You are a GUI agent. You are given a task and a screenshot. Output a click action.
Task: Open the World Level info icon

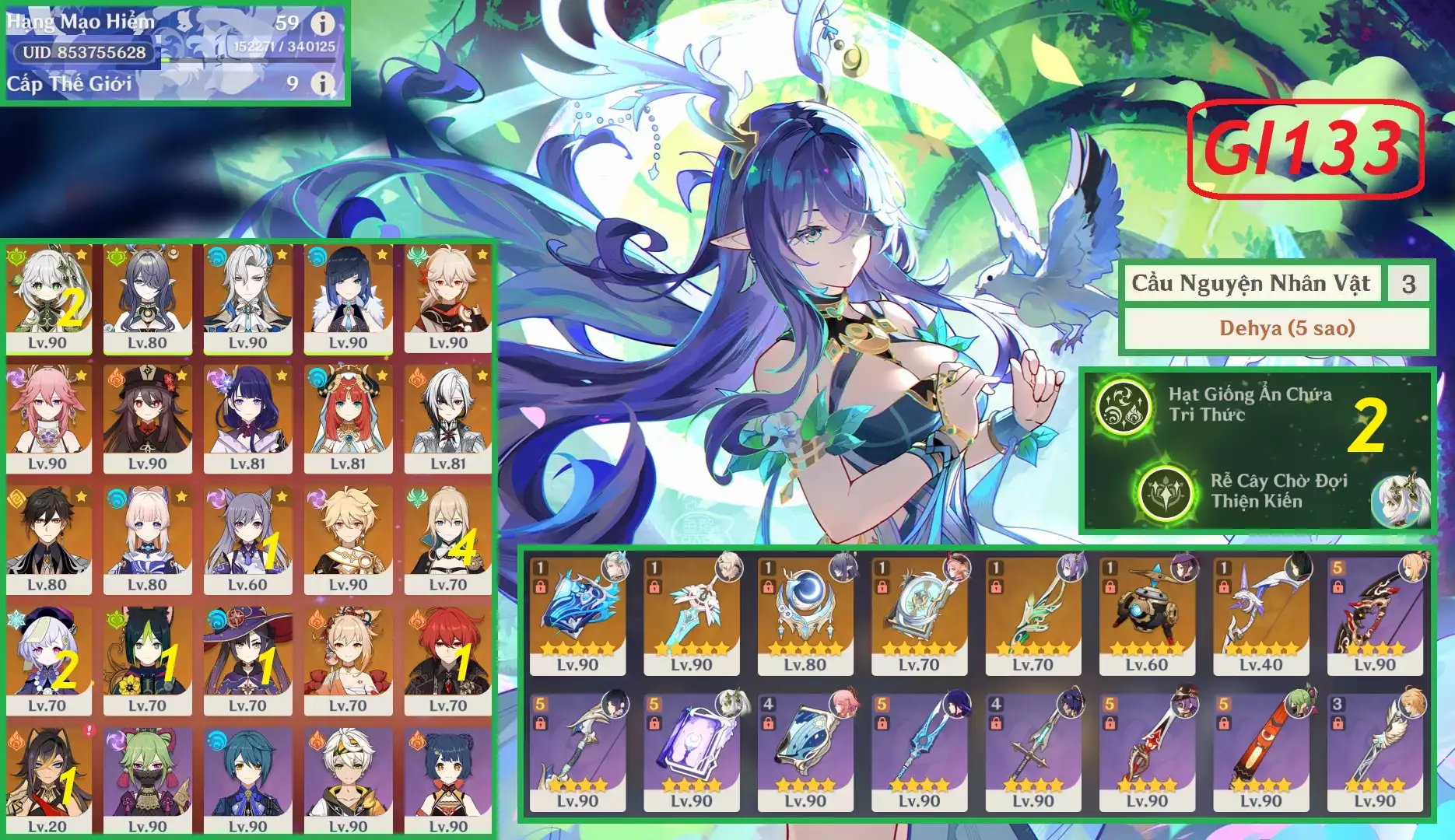click(x=322, y=83)
